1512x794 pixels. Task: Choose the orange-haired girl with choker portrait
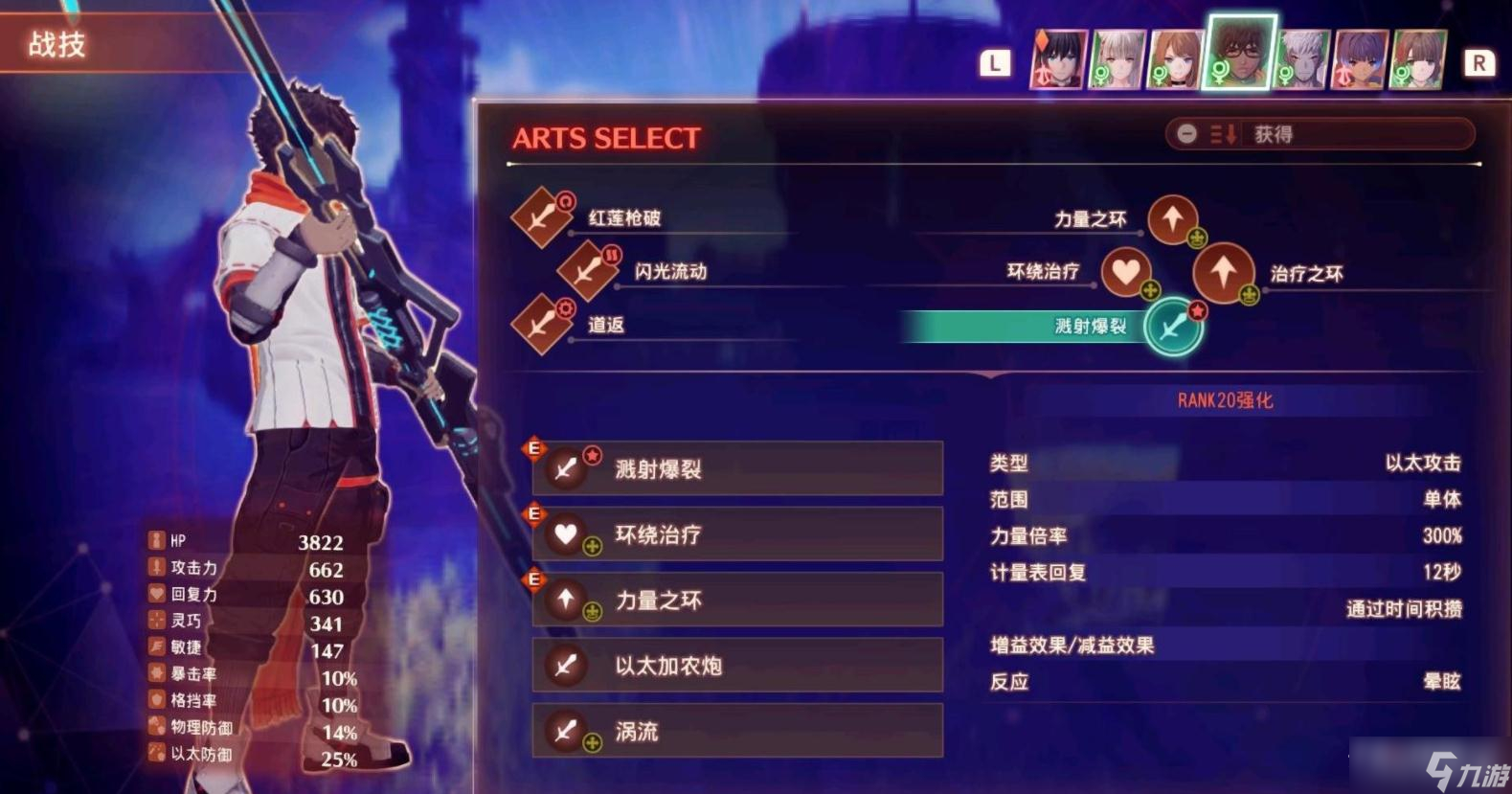click(1175, 59)
